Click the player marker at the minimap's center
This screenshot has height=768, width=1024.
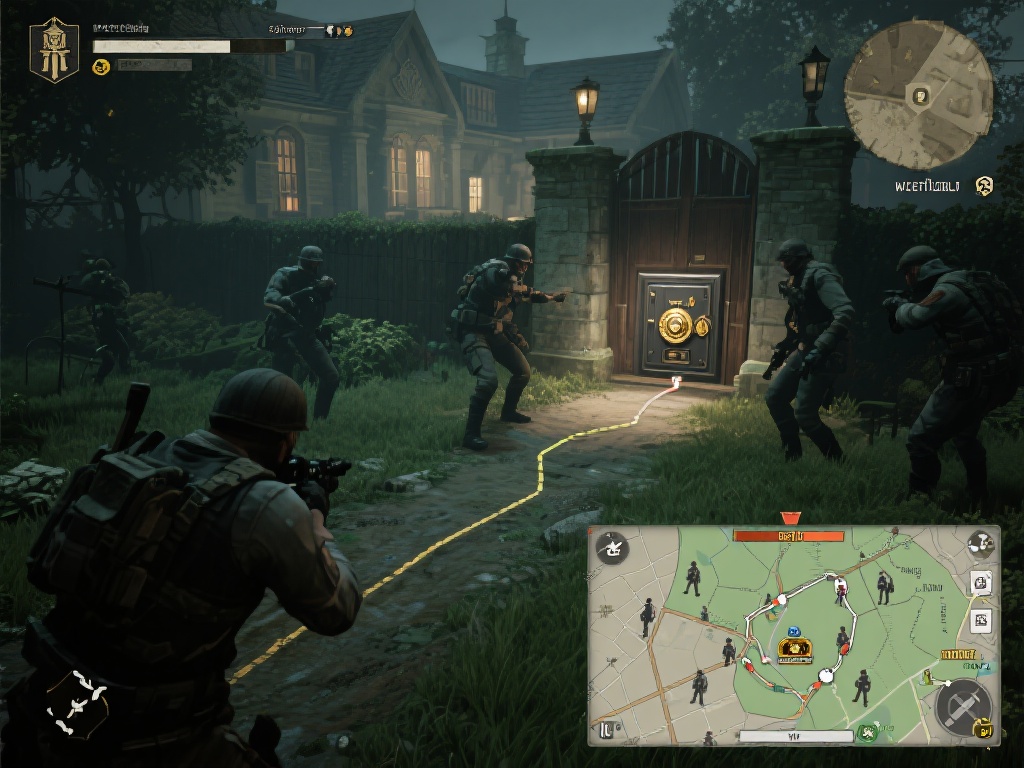pos(920,96)
